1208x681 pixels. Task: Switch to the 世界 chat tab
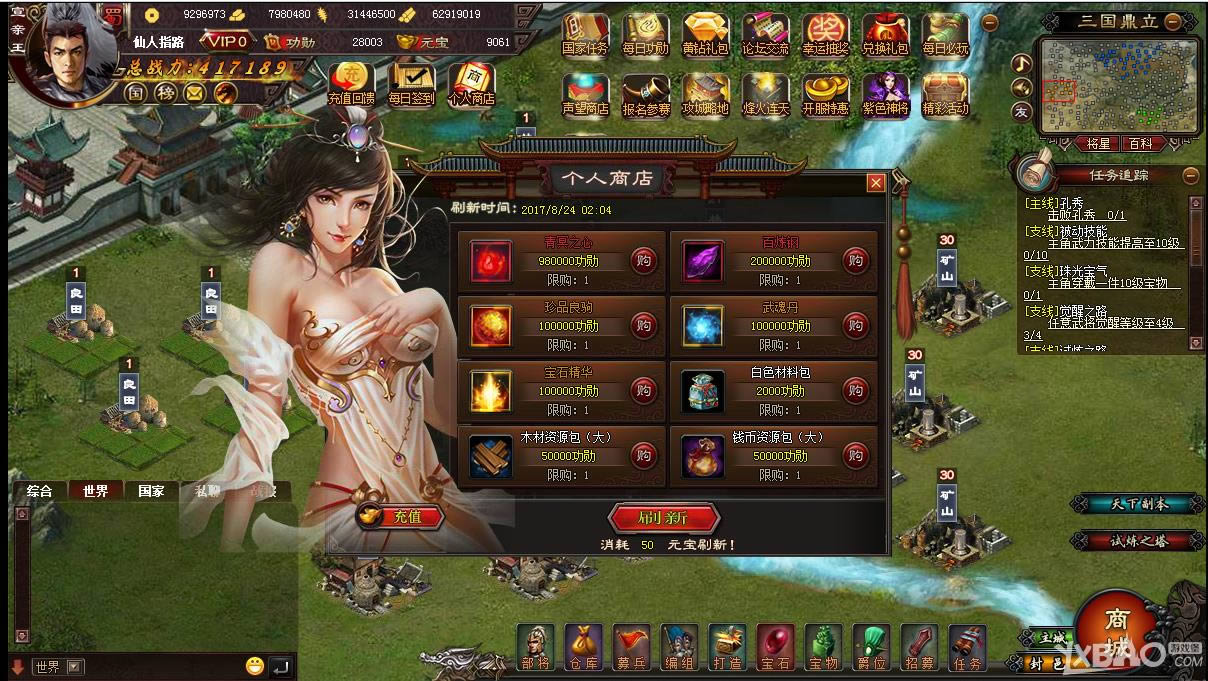click(96, 491)
